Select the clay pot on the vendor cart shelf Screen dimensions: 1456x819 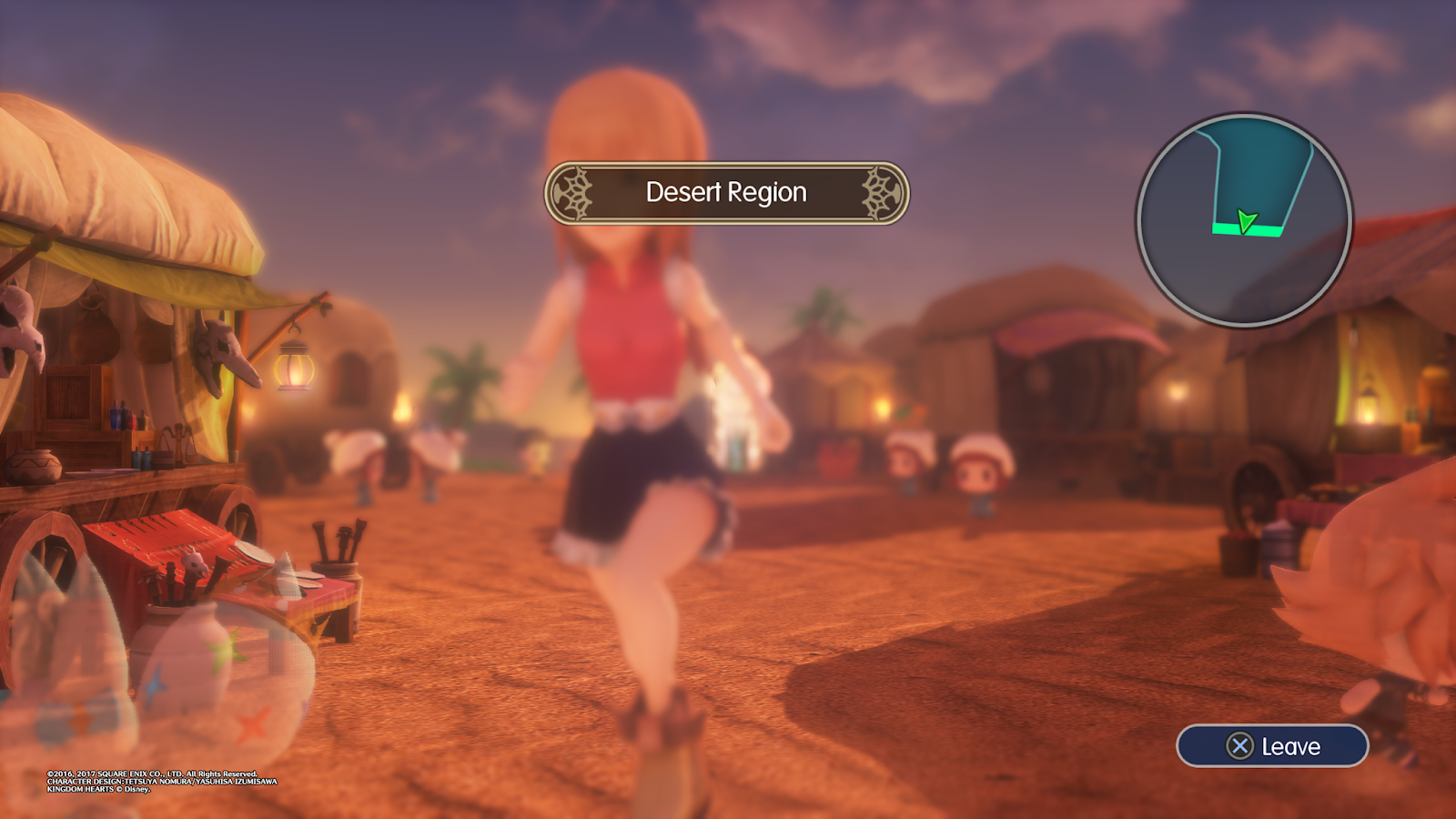35,469
